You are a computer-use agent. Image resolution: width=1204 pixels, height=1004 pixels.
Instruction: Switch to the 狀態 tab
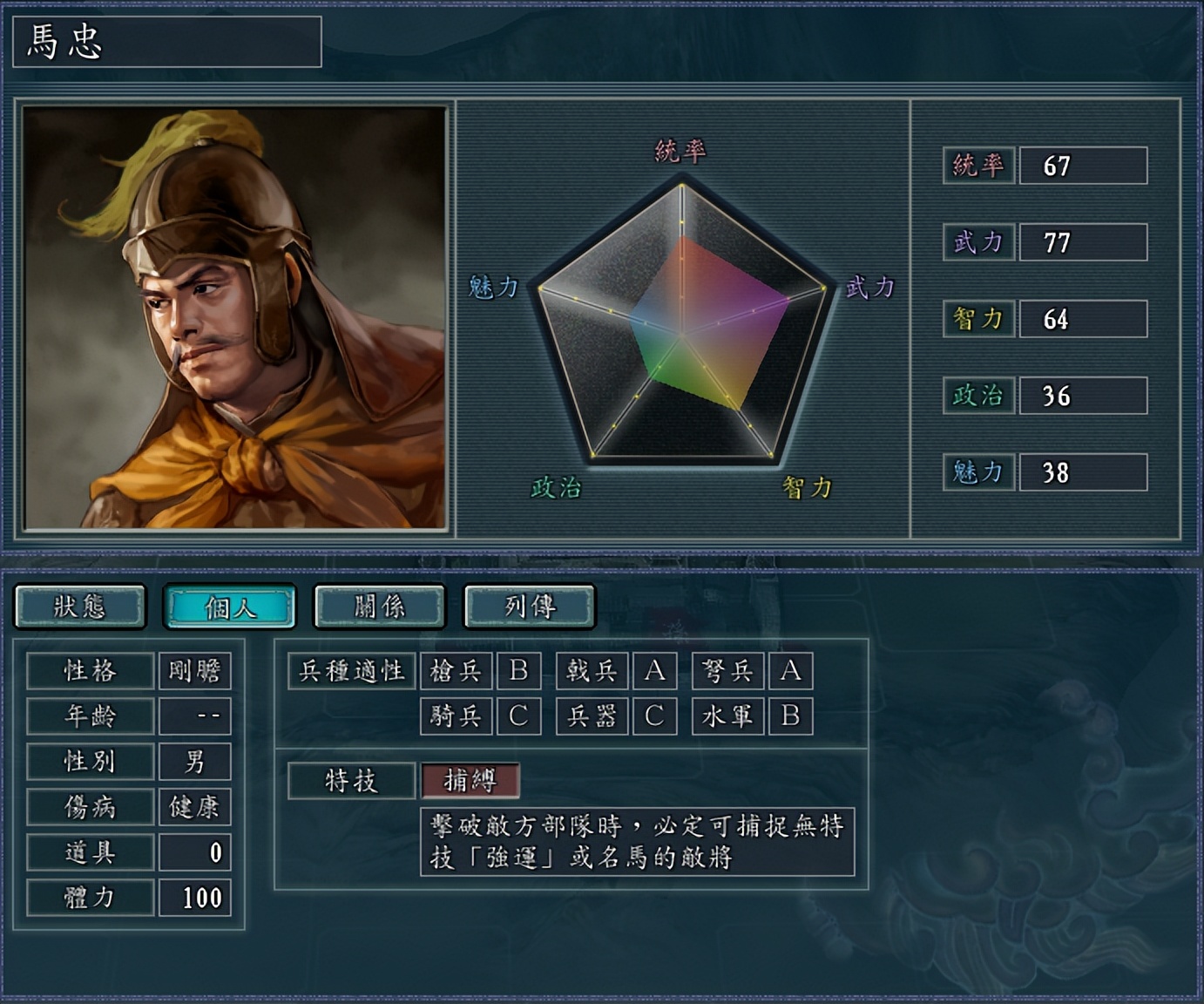click(x=80, y=607)
